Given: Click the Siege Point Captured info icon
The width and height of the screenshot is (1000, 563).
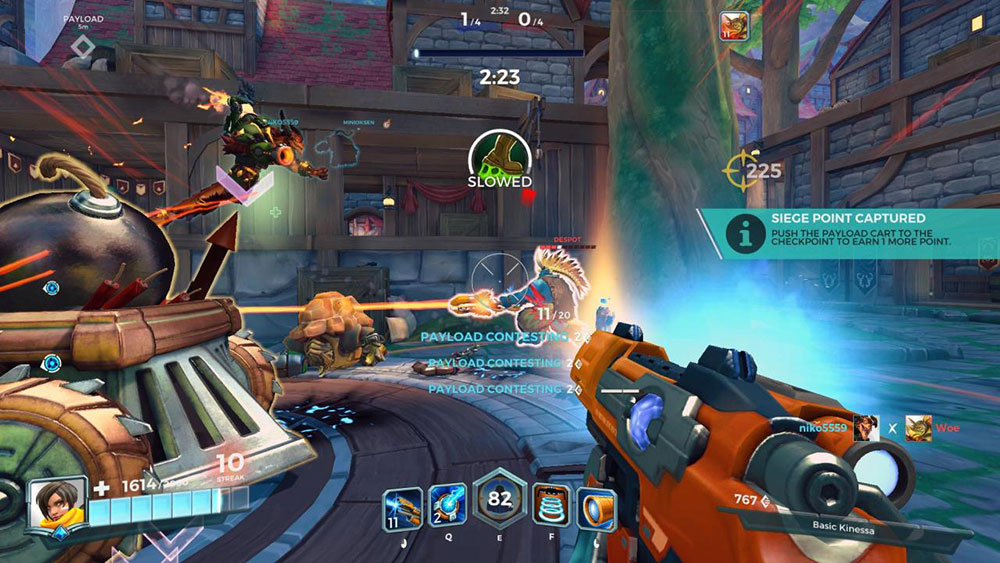Looking at the screenshot, I should point(741,234).
